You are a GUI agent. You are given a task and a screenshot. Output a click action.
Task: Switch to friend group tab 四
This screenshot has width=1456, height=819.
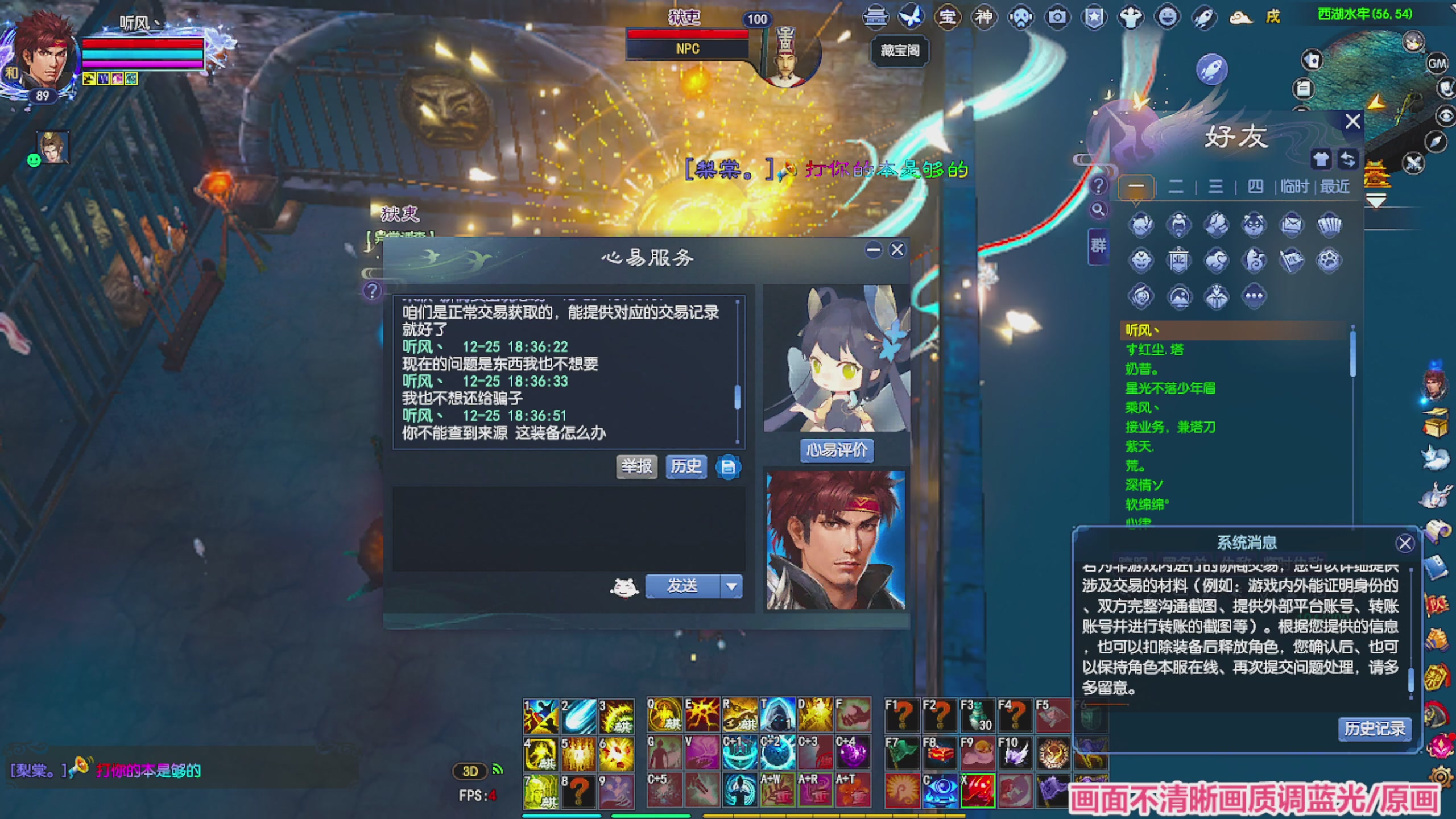tap(1256, 186)
